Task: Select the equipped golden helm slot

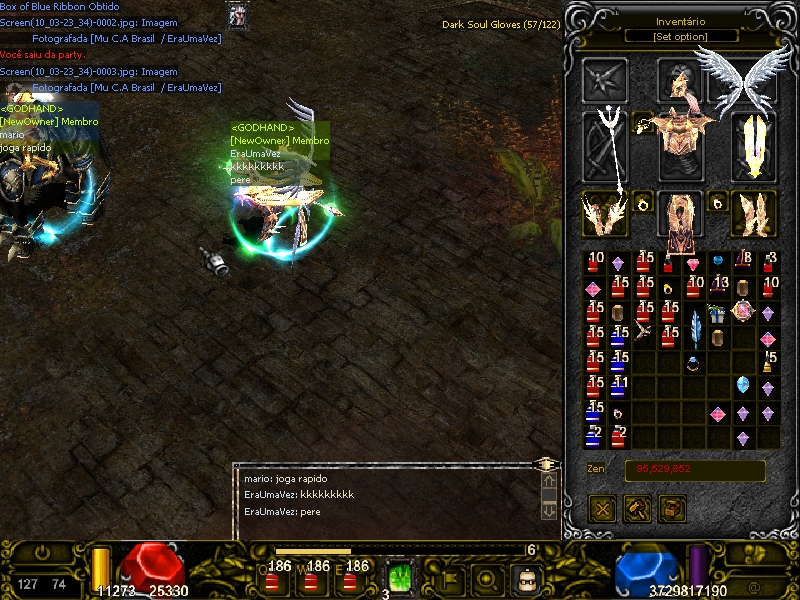Action: pos(680,80)
